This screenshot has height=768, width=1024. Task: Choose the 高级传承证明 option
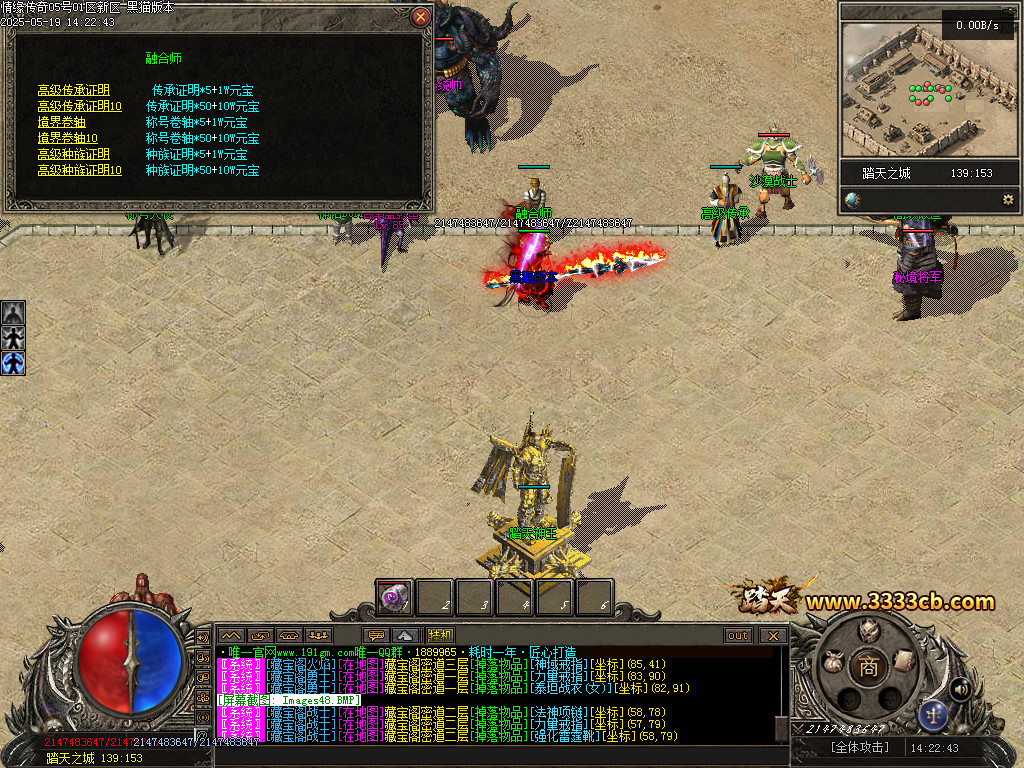[74, 90]
